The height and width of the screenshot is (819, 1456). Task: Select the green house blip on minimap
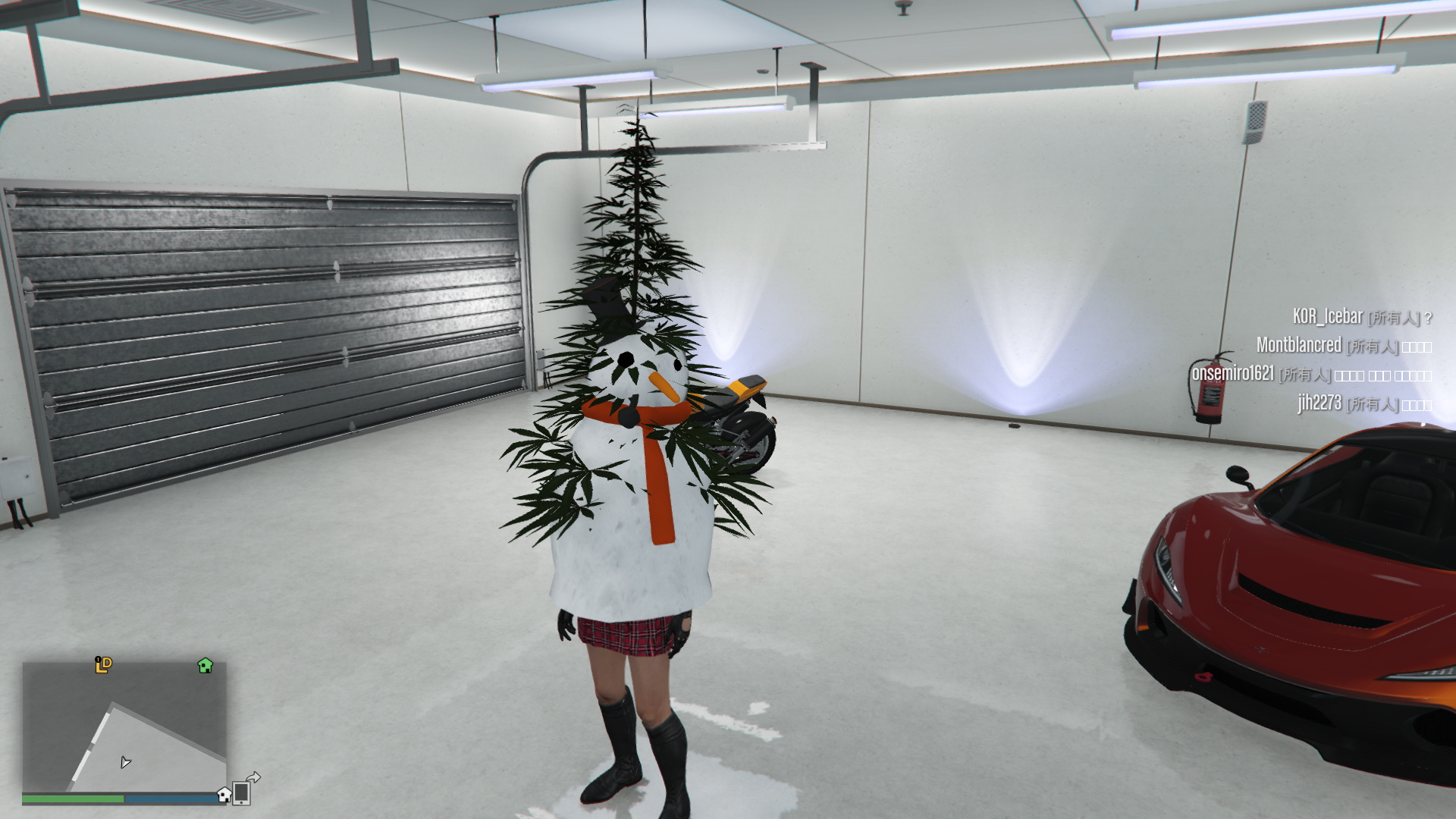pyautogui.click(x=205, y=666)
